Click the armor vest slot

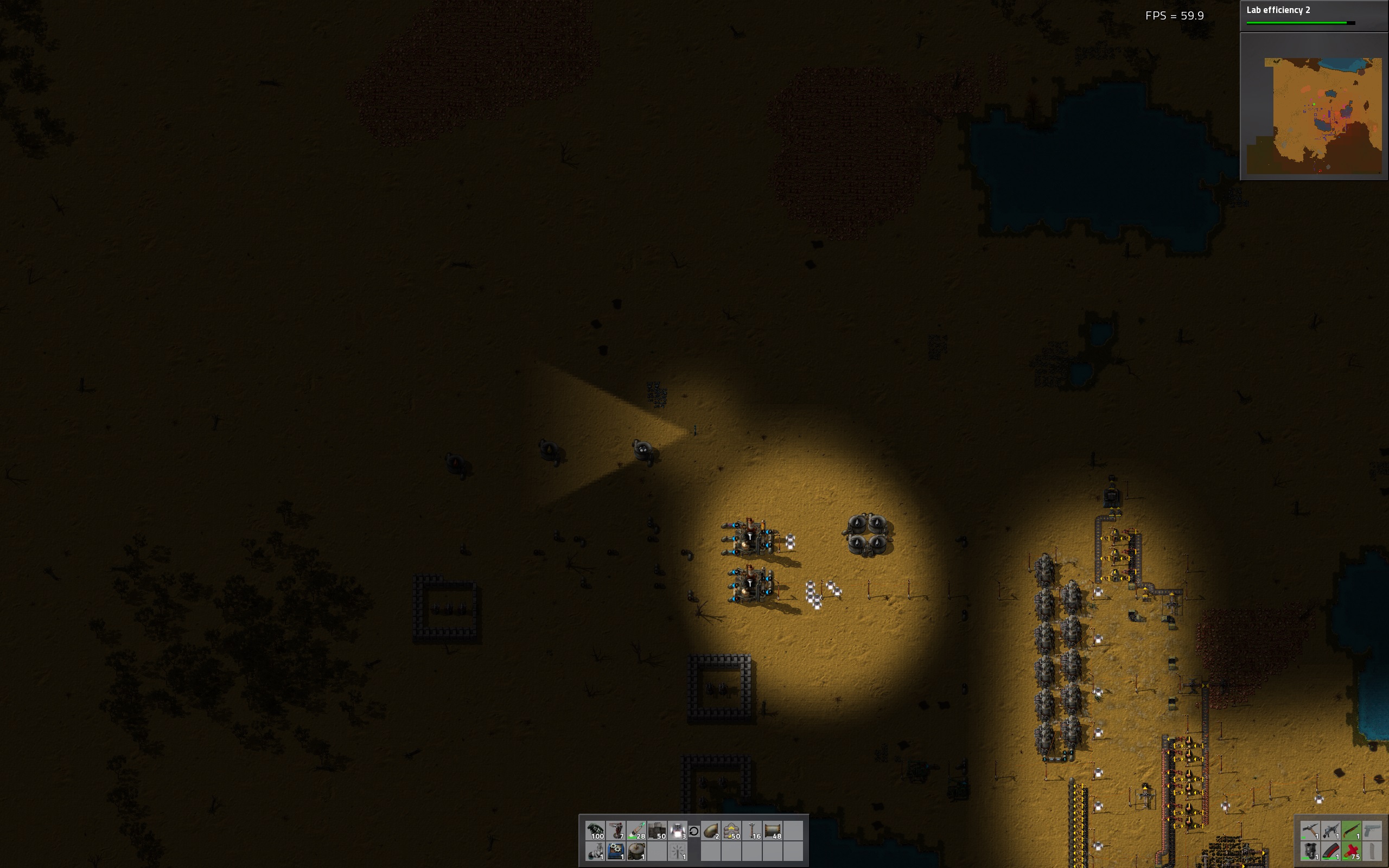point(1310,851)
